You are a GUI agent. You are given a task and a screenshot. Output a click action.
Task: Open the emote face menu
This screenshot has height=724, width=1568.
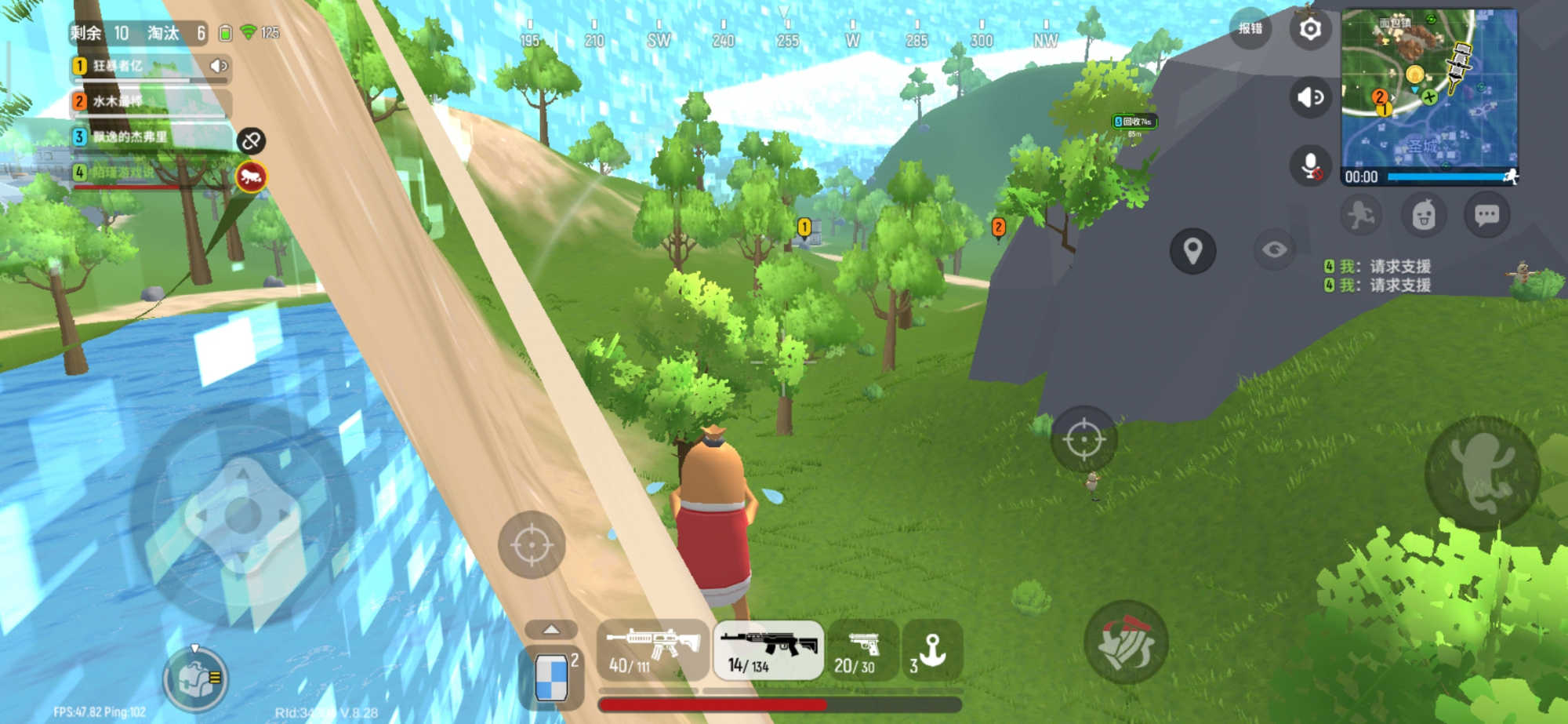[1424, 215]
